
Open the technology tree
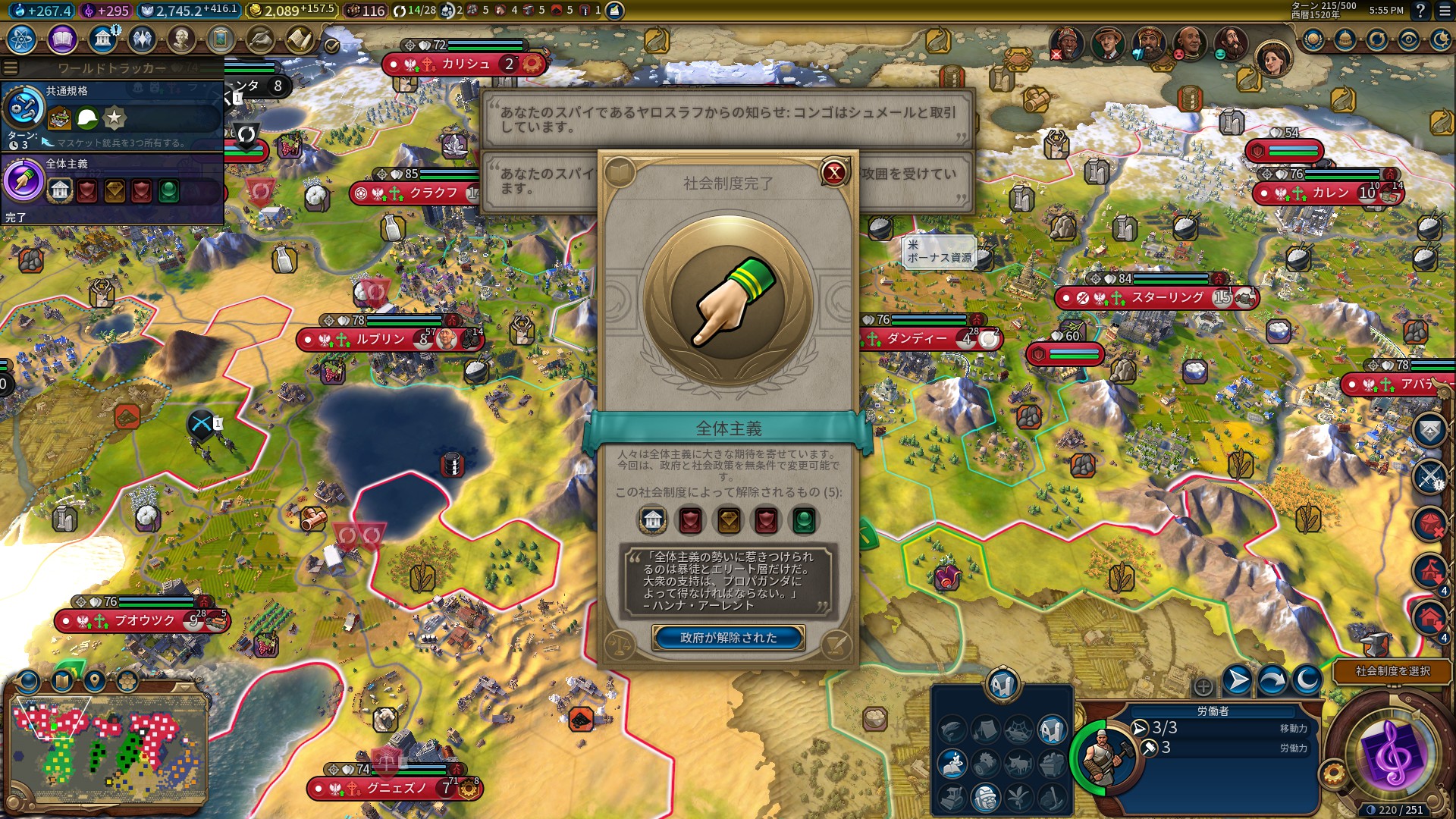tap(22, 39)
